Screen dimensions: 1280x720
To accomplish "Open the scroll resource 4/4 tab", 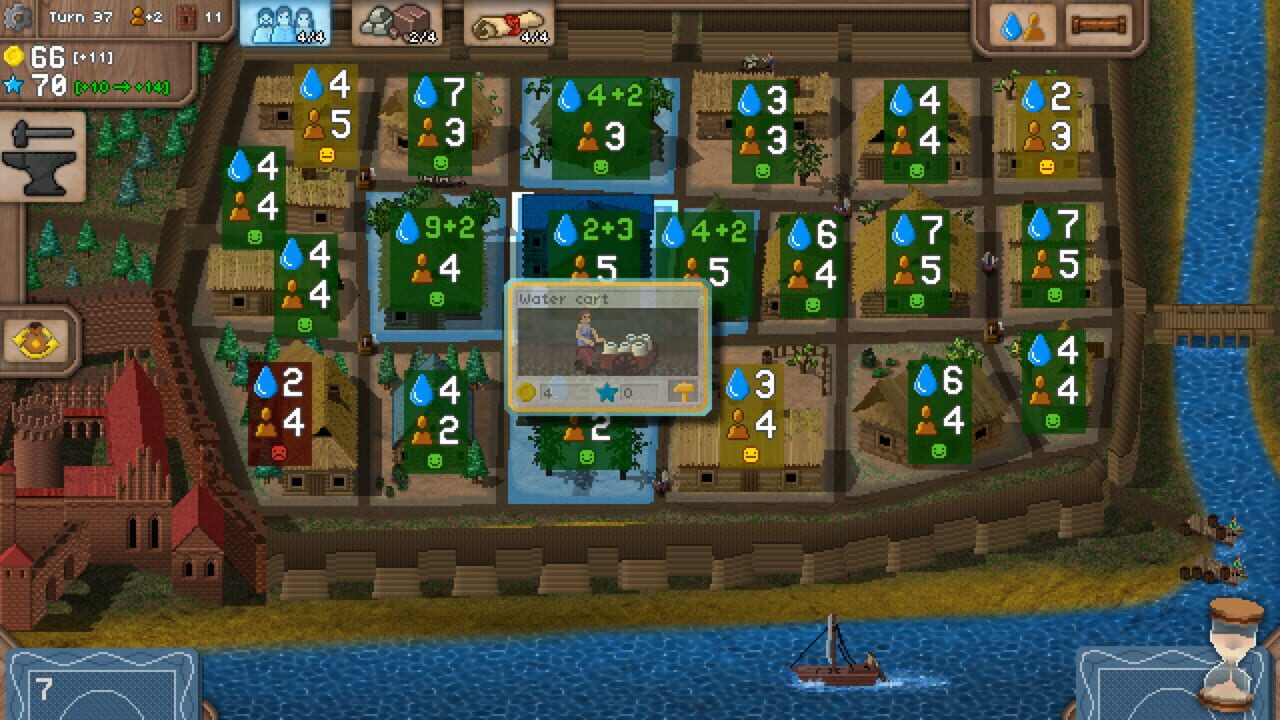I will (x=508, y=22).
